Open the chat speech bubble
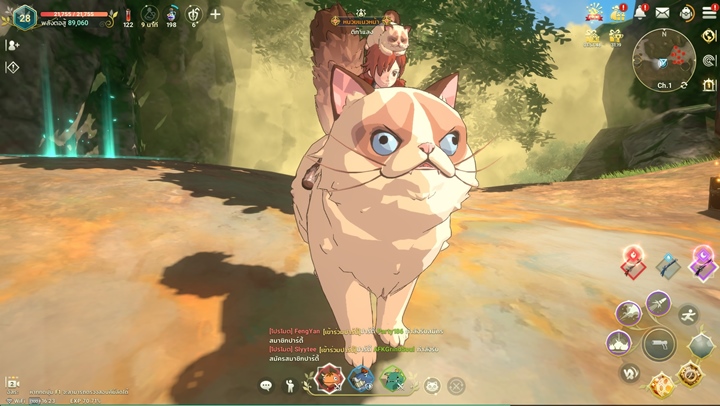Viewport: 720px width, 406px height. [266, 385]
